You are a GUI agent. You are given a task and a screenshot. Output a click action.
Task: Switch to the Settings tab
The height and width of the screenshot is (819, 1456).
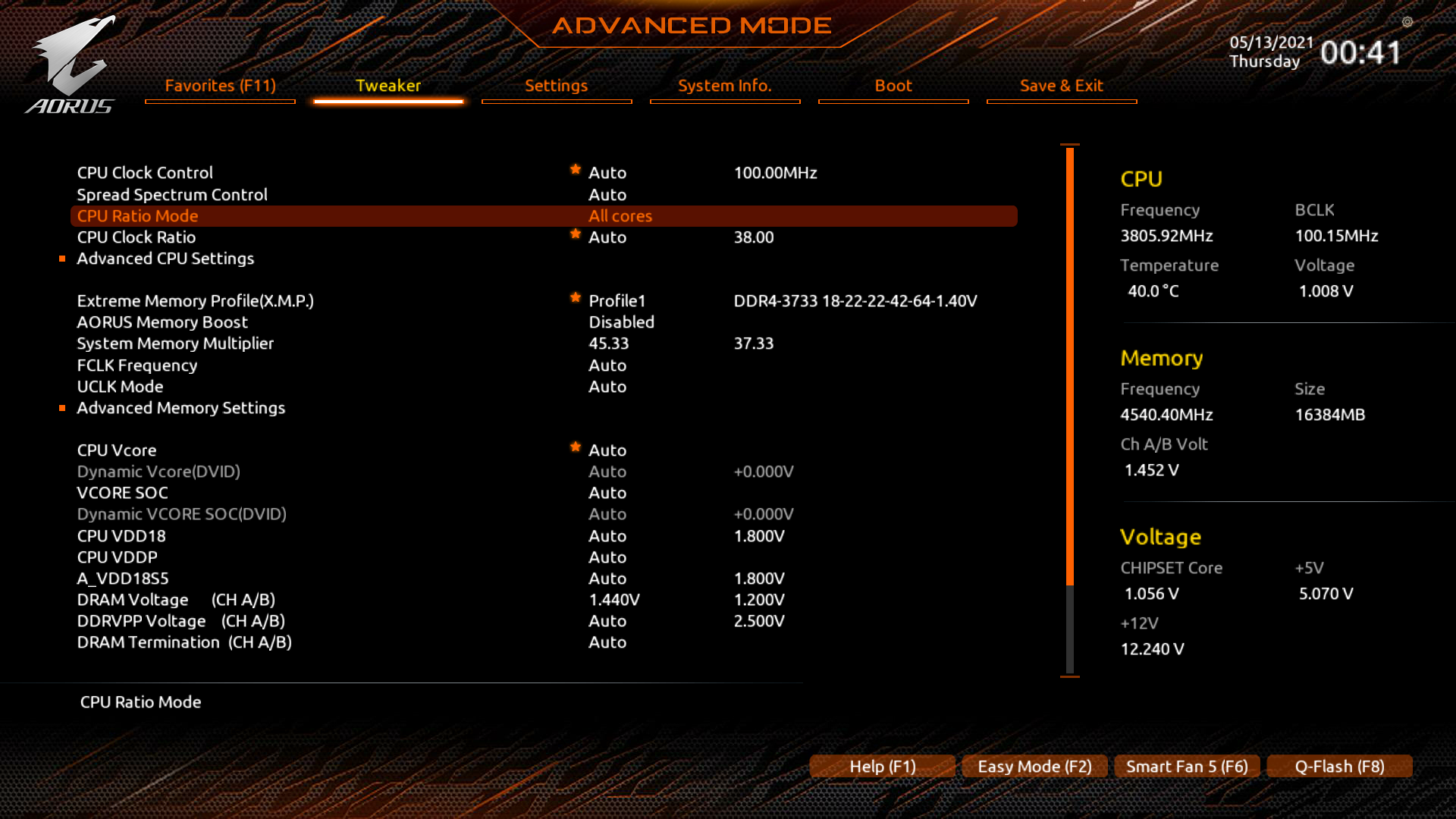coord(556,86)
